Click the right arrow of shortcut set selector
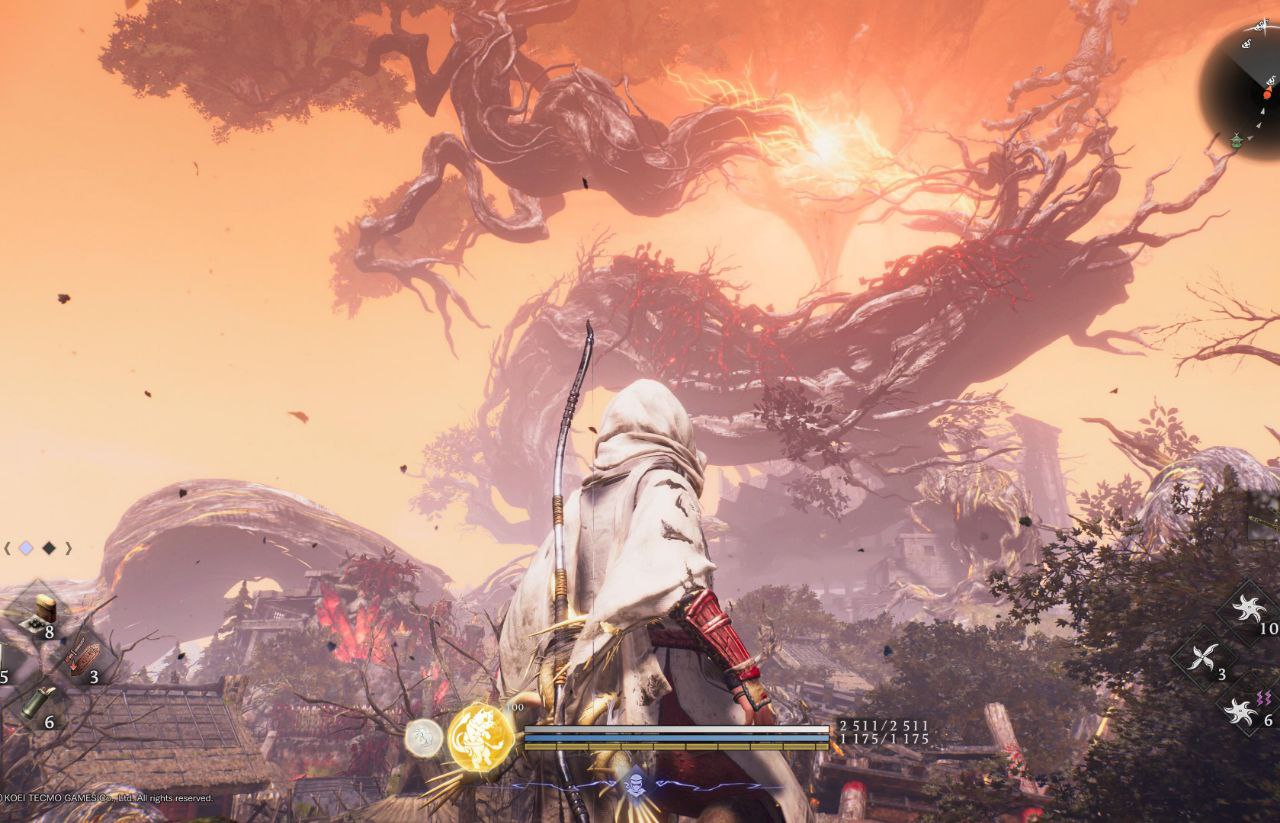Viewport: 1280px width, 823px height. (68, 548)
